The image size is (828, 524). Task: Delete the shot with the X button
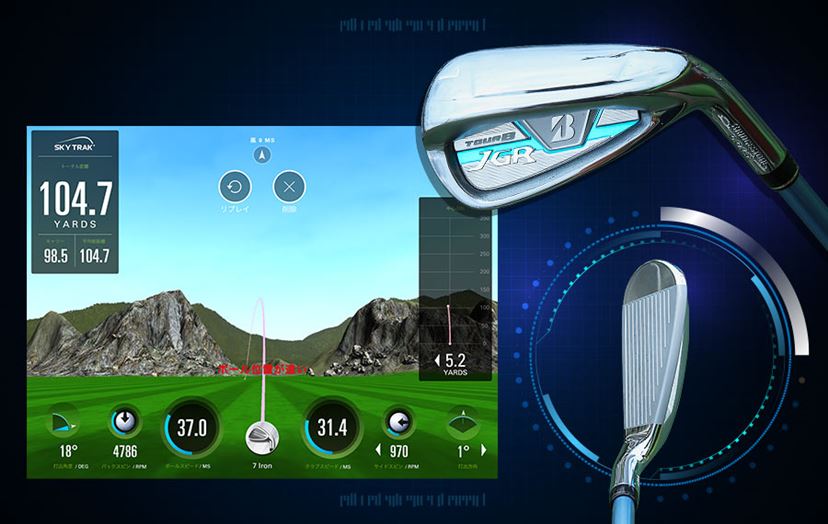pos(289,186)
